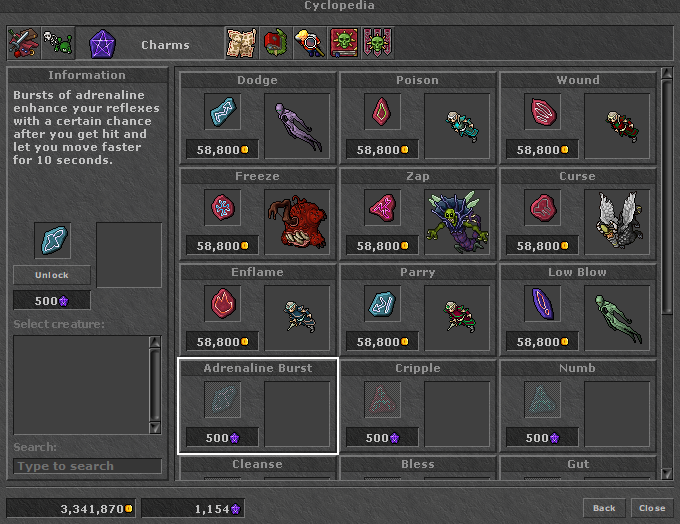Open the Items tab with sword icon
This screenshot has width=680, height=524.
pos(23,42)
